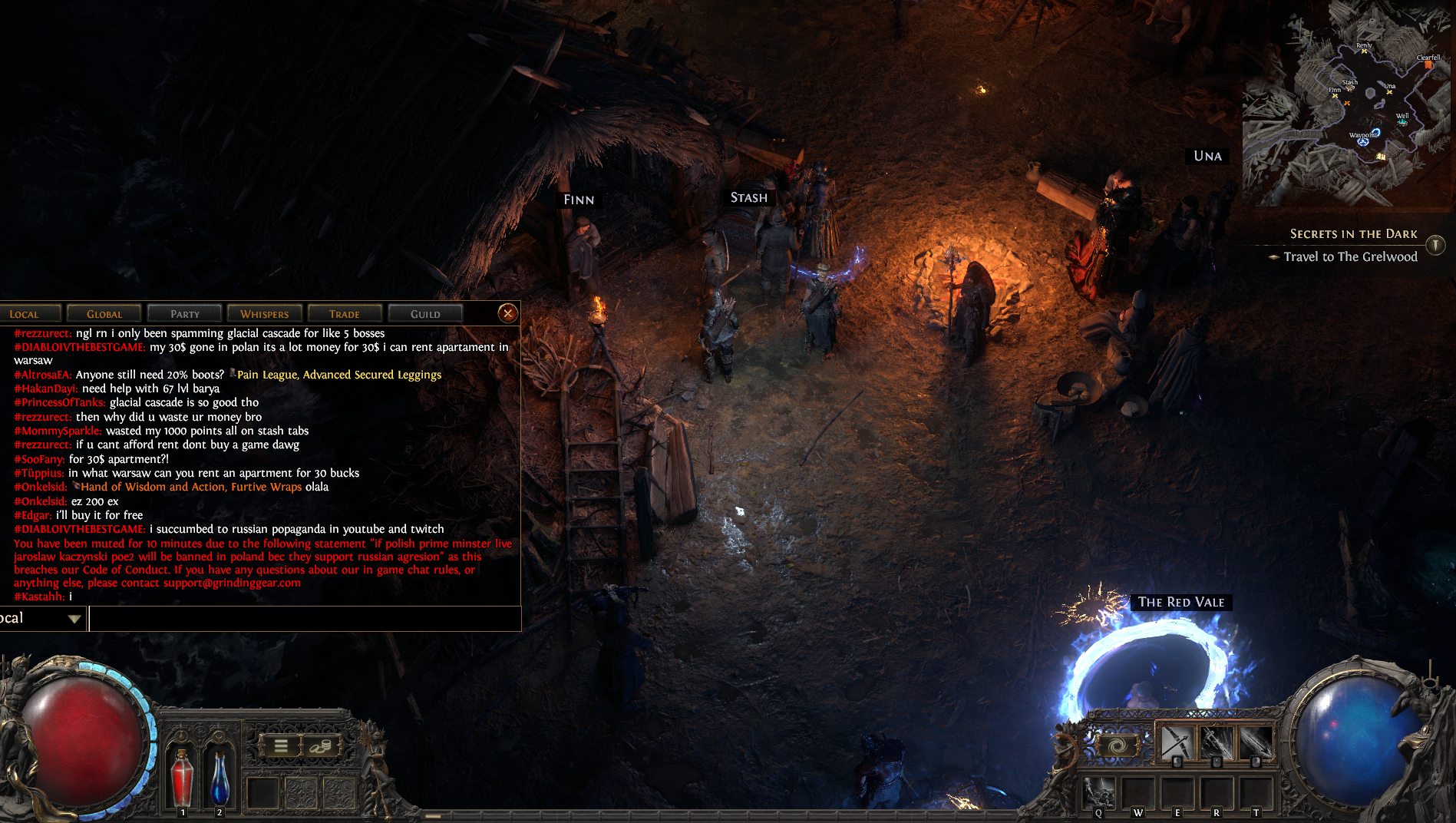Click the chat message input field
Screen dimensions: 1456x823
tap(305, 619)
